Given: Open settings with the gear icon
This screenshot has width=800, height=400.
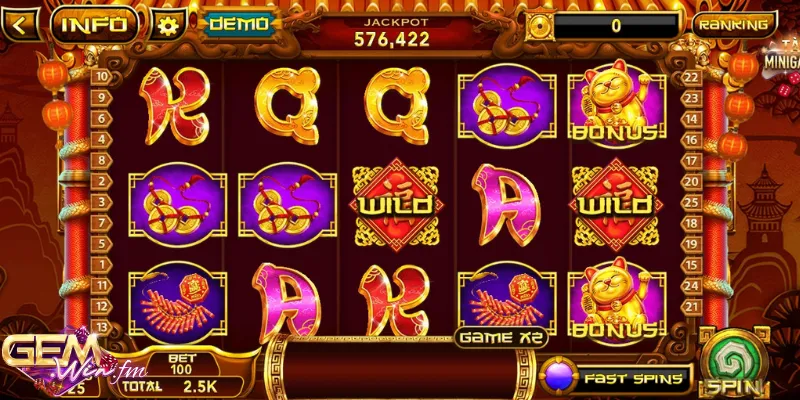Looking at the screenshot, I should point(168,24).
